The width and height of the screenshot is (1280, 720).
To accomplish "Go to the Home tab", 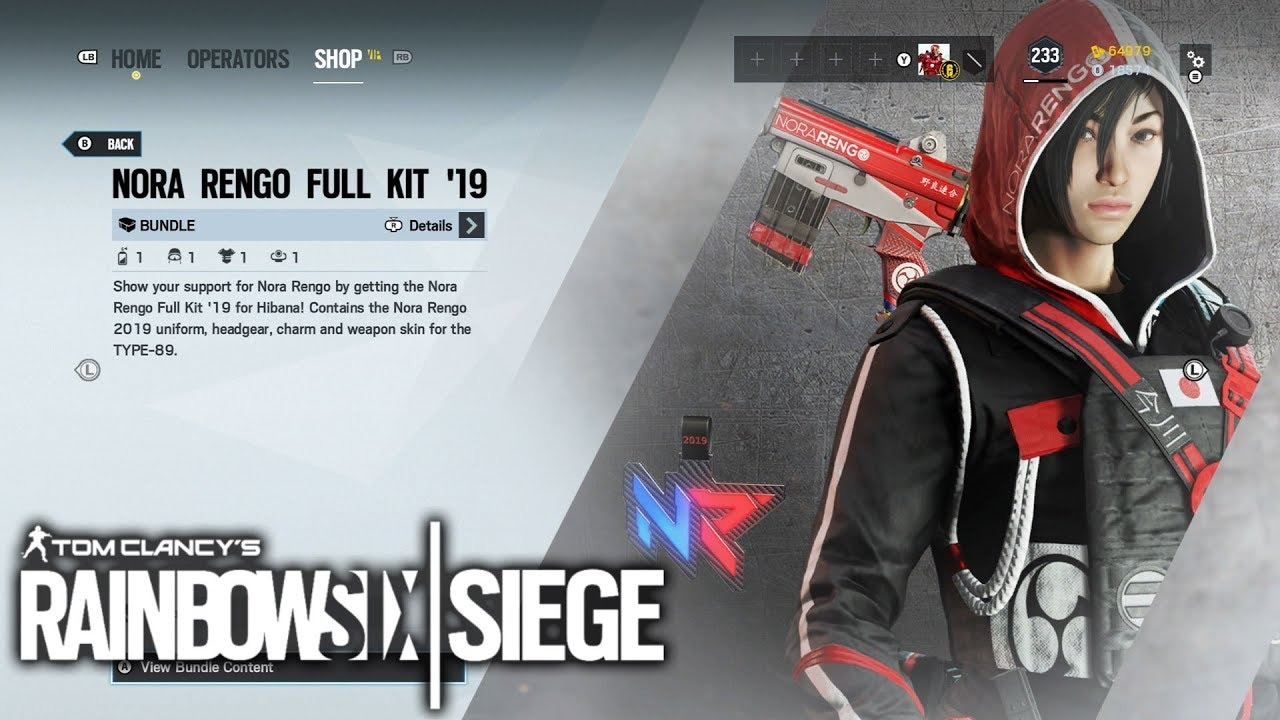I will pos(136,59).
